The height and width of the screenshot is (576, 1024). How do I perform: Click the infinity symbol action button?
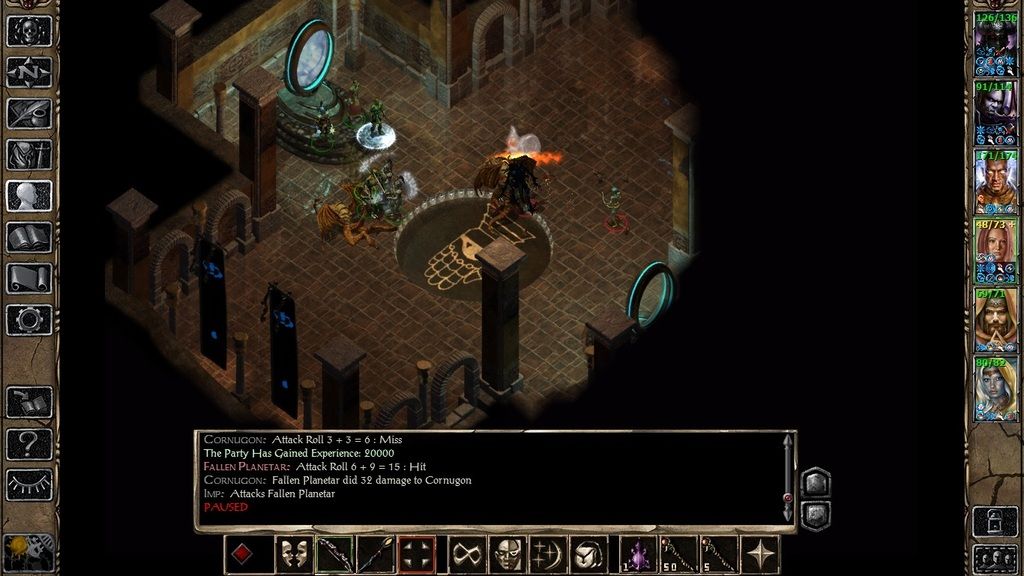(x=467, y=554)
